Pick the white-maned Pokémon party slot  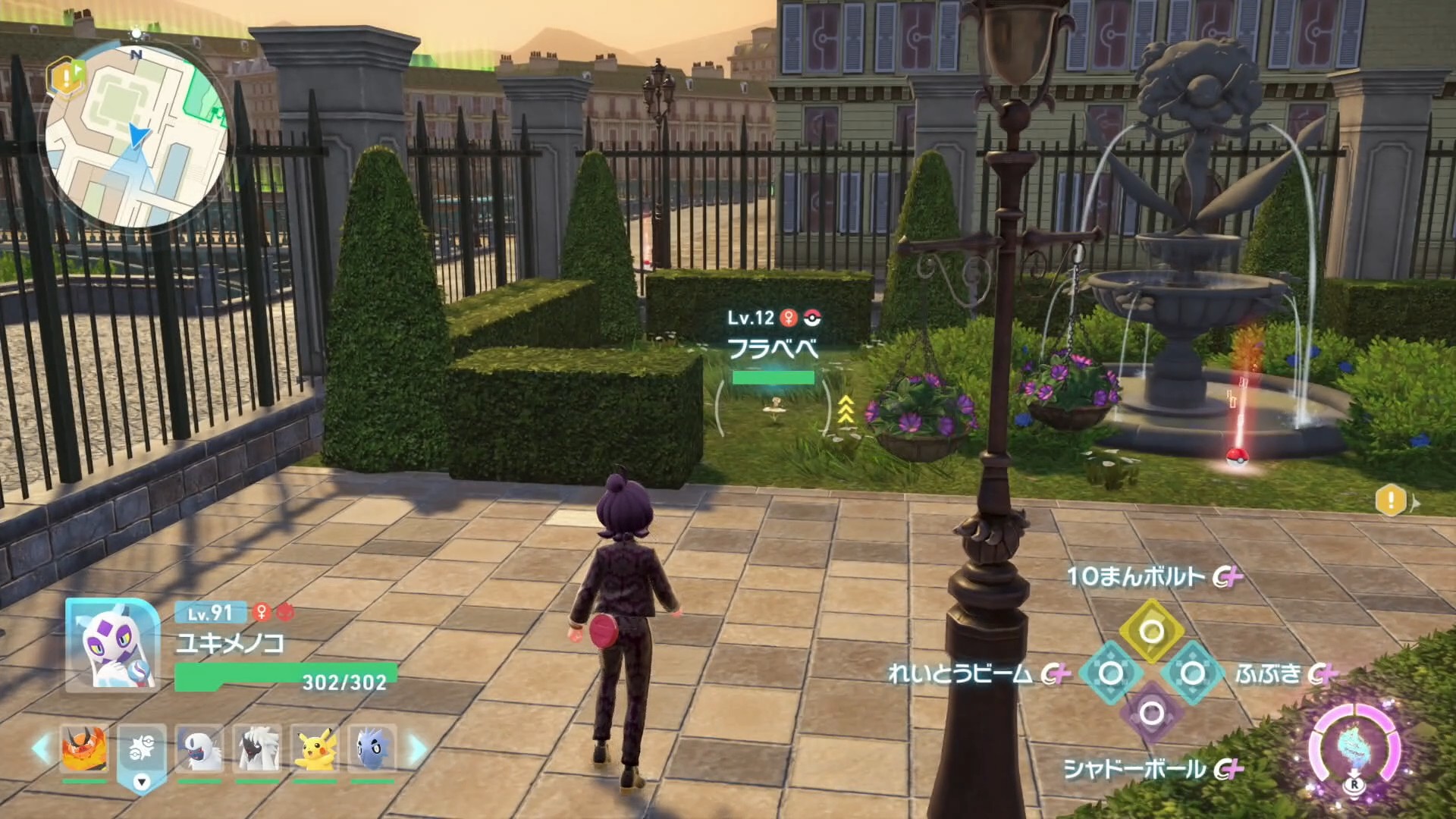click(x=258, y=749)
